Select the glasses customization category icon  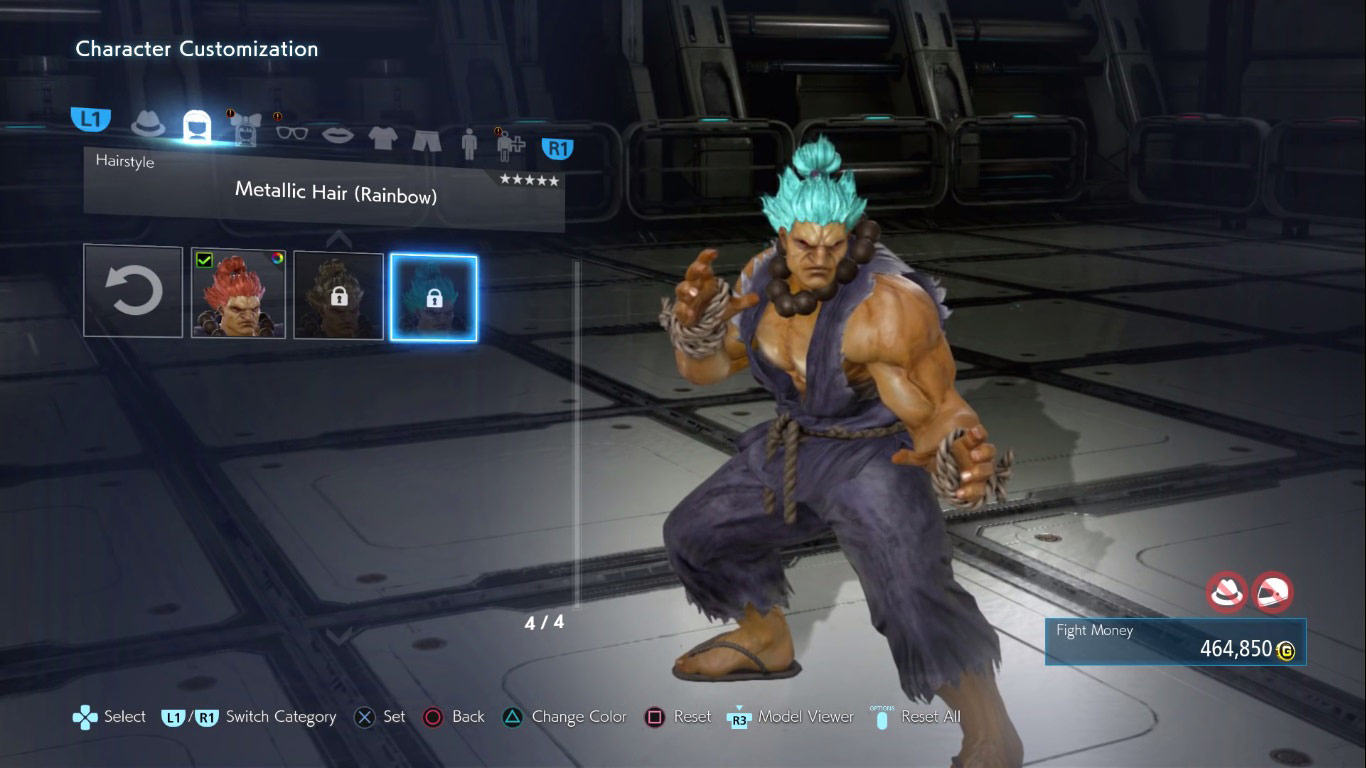(x=290, y=133)
